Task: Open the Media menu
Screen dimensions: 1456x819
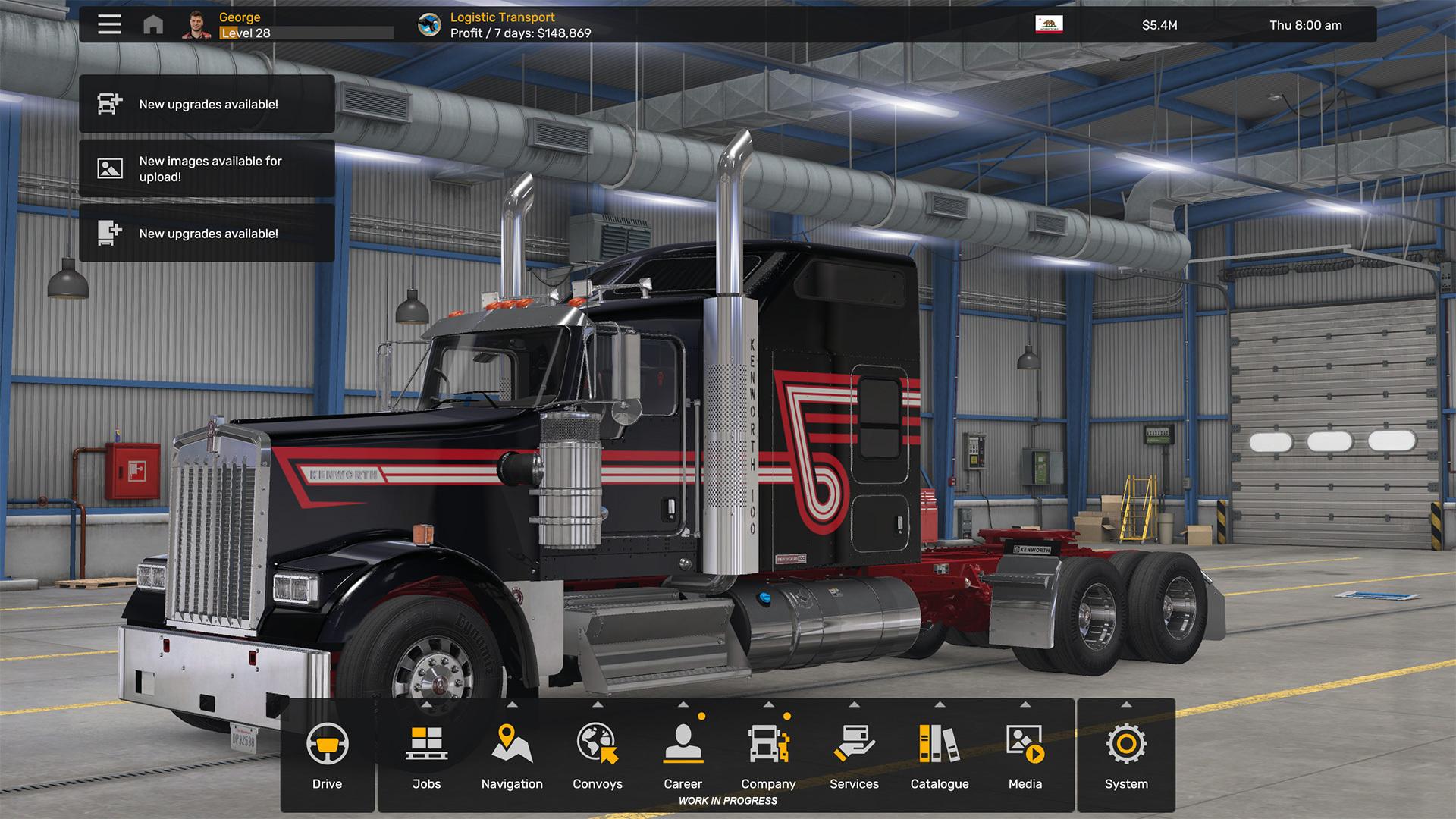Action: 1025,755
